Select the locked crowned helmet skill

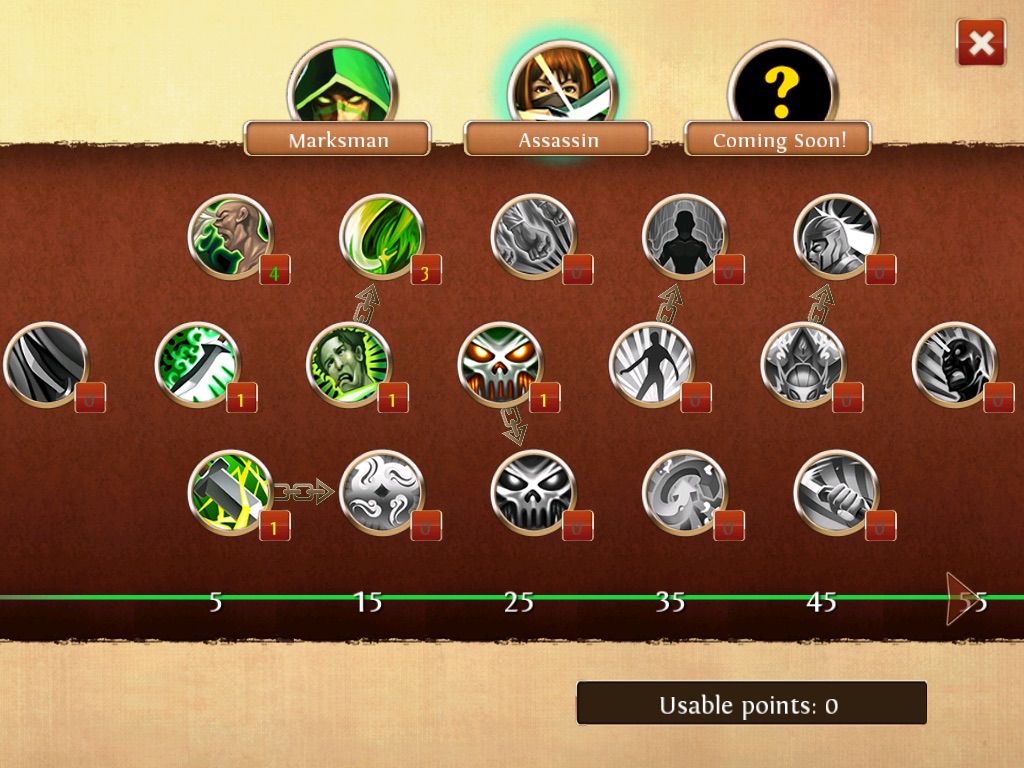(803, 364)
